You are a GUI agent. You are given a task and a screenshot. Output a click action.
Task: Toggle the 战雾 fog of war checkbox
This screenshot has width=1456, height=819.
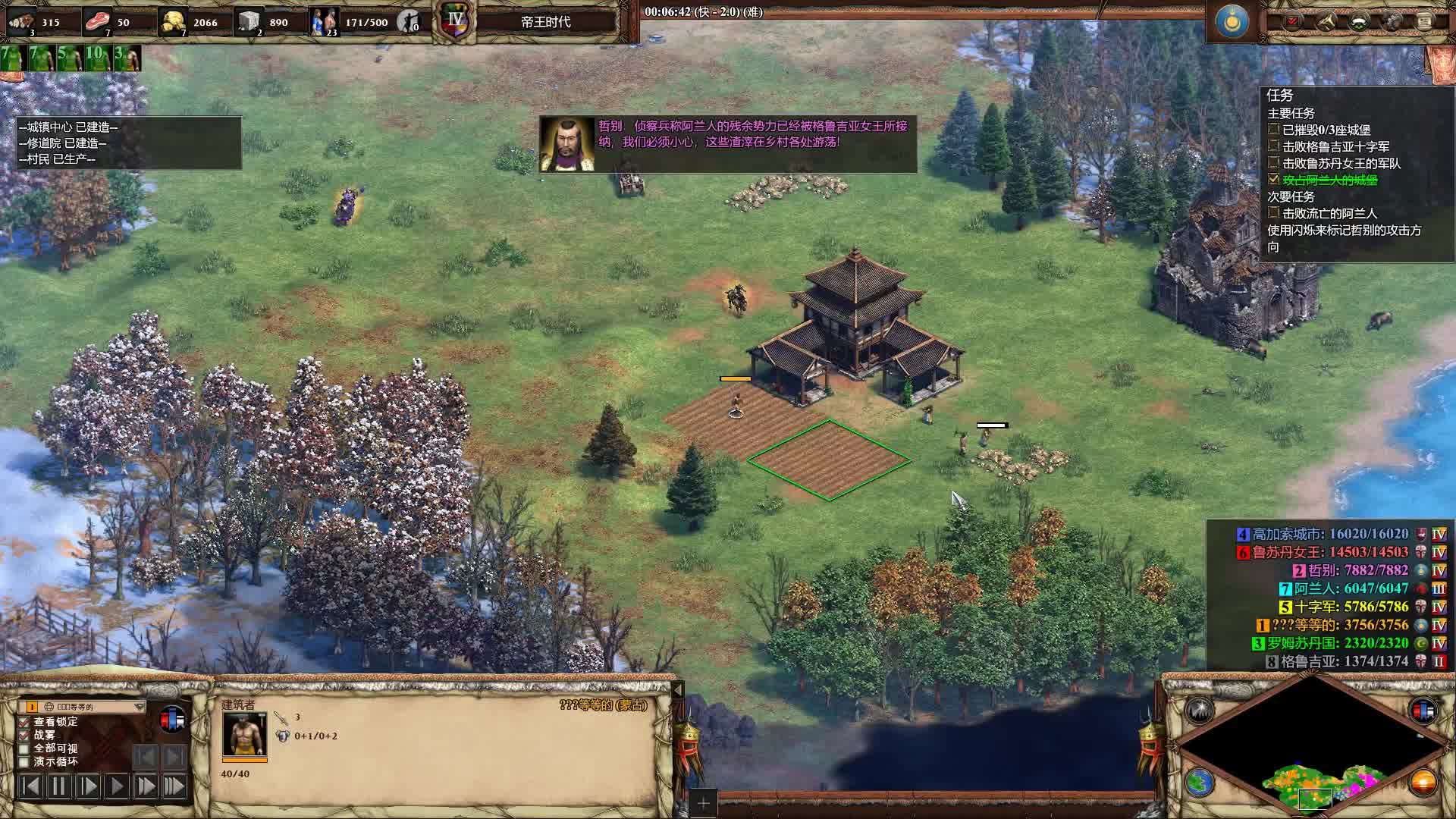(x=24, y=736)
